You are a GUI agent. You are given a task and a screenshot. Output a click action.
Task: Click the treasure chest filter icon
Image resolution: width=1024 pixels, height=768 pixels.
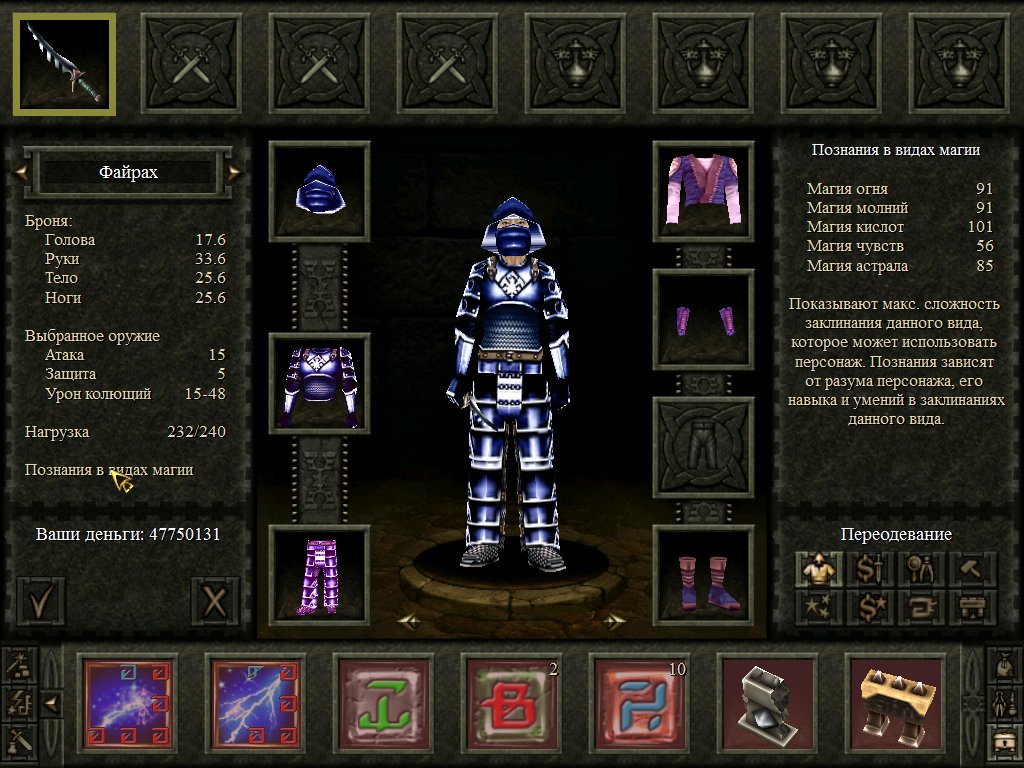[1003, 741]
